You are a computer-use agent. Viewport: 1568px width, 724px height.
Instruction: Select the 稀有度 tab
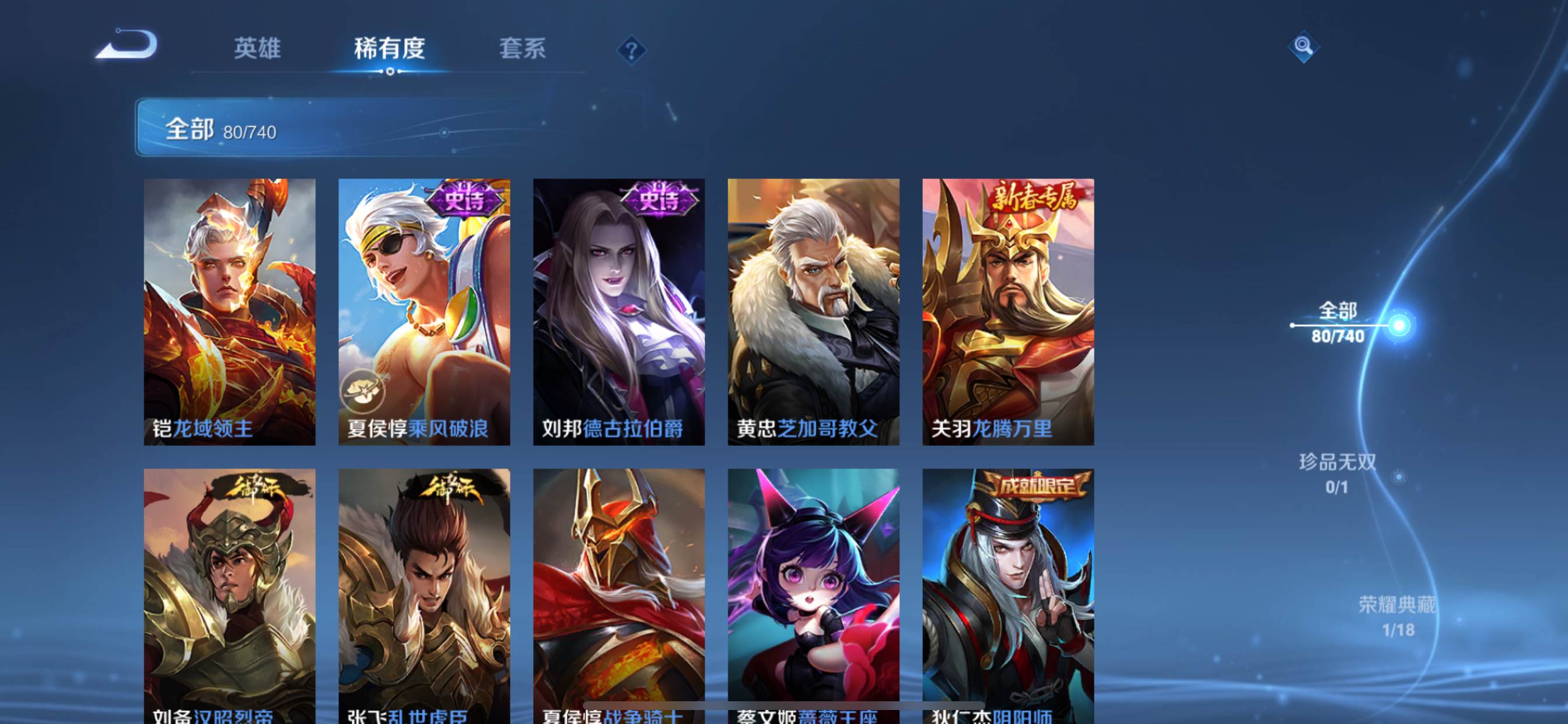point(390,48)
